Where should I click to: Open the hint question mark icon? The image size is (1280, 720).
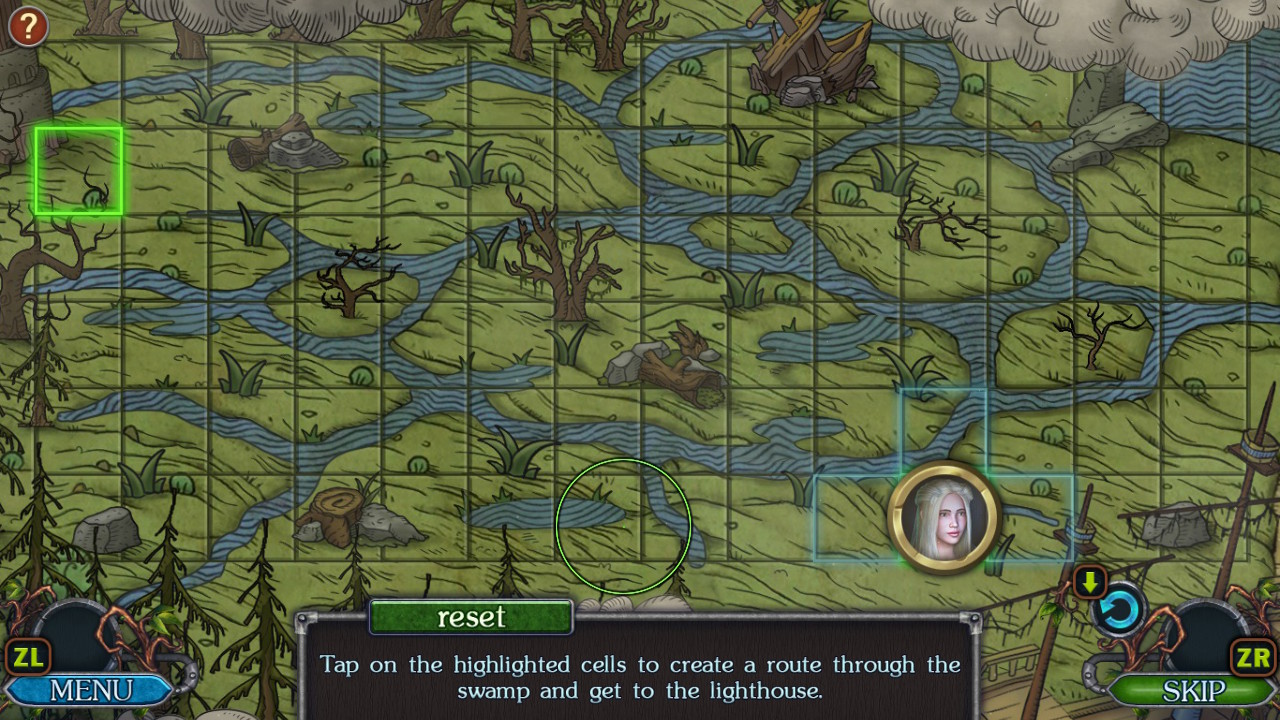click(27, 26)
